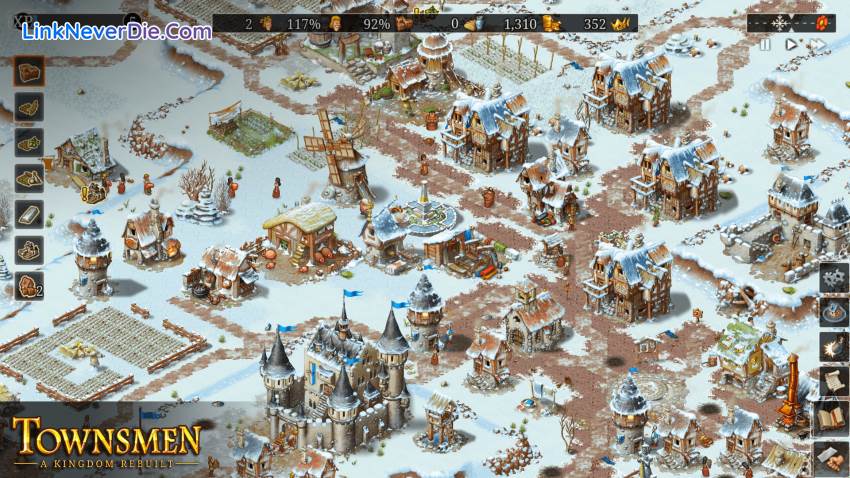Open the gear settings menu

click(x=833, y=278)
